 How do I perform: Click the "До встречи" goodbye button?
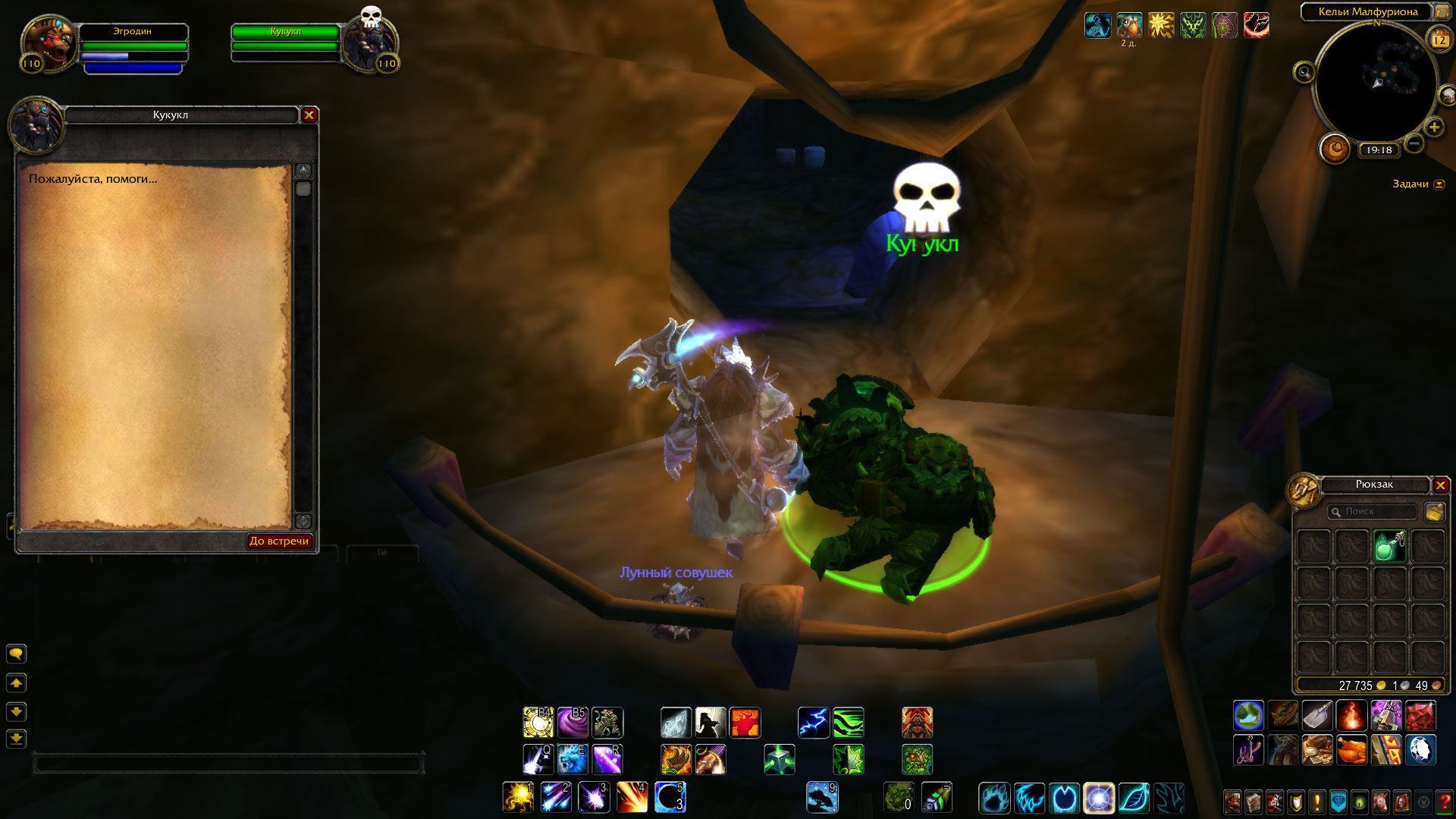[x=279, y=541]
